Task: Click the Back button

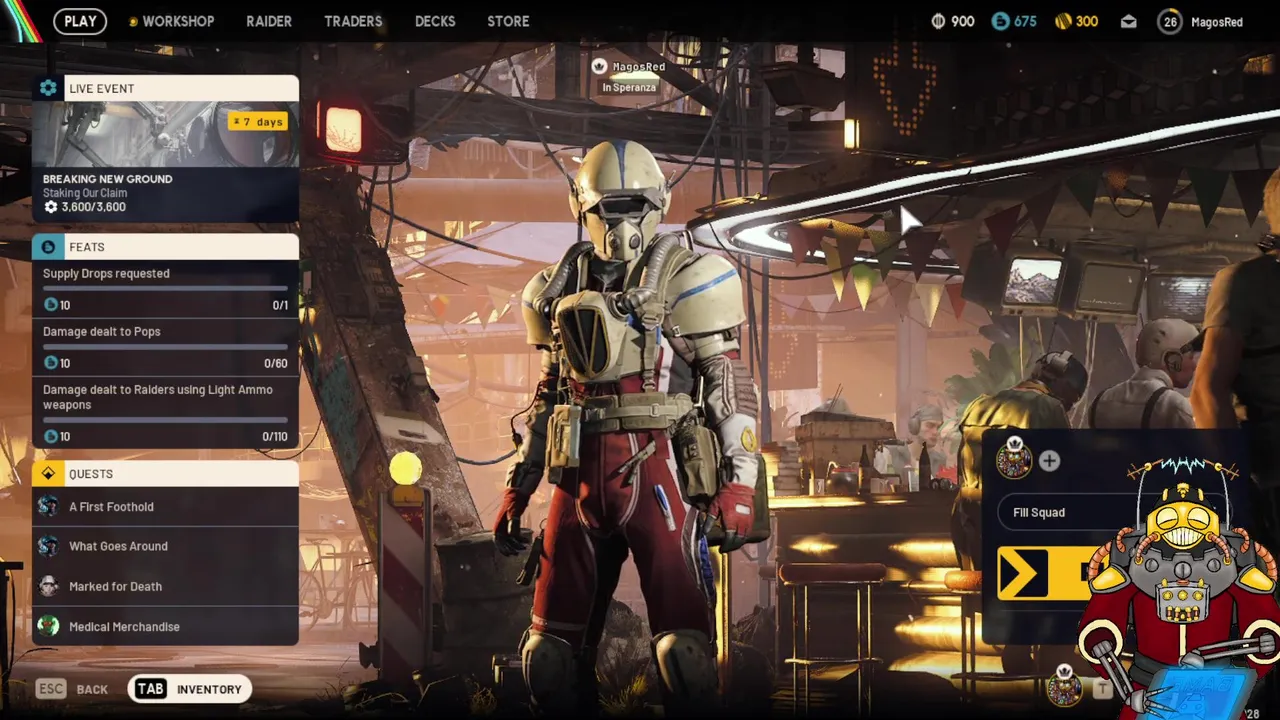Action: tap(73, 689)
